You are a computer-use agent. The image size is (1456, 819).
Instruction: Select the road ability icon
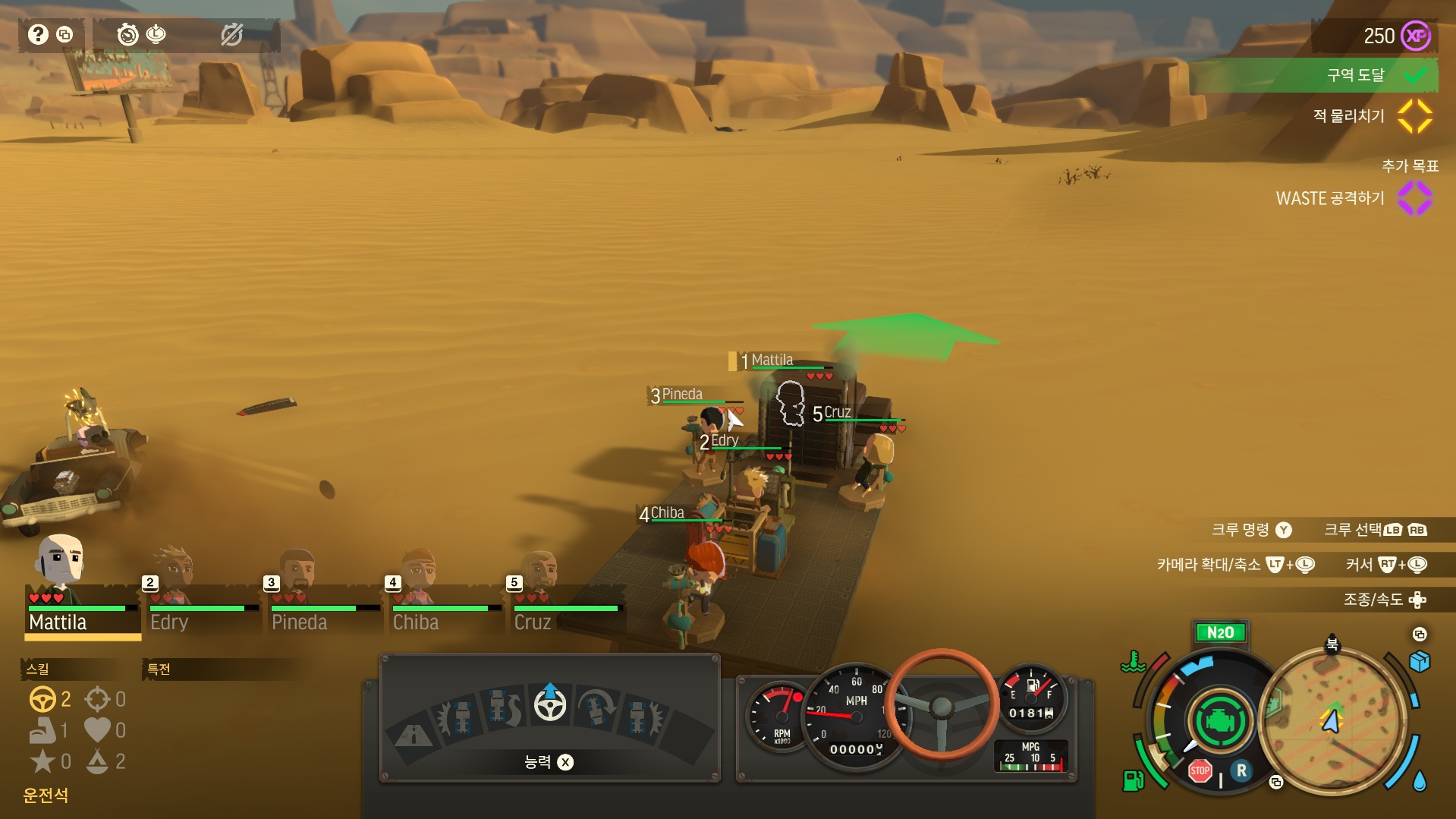tap(413, 734)
